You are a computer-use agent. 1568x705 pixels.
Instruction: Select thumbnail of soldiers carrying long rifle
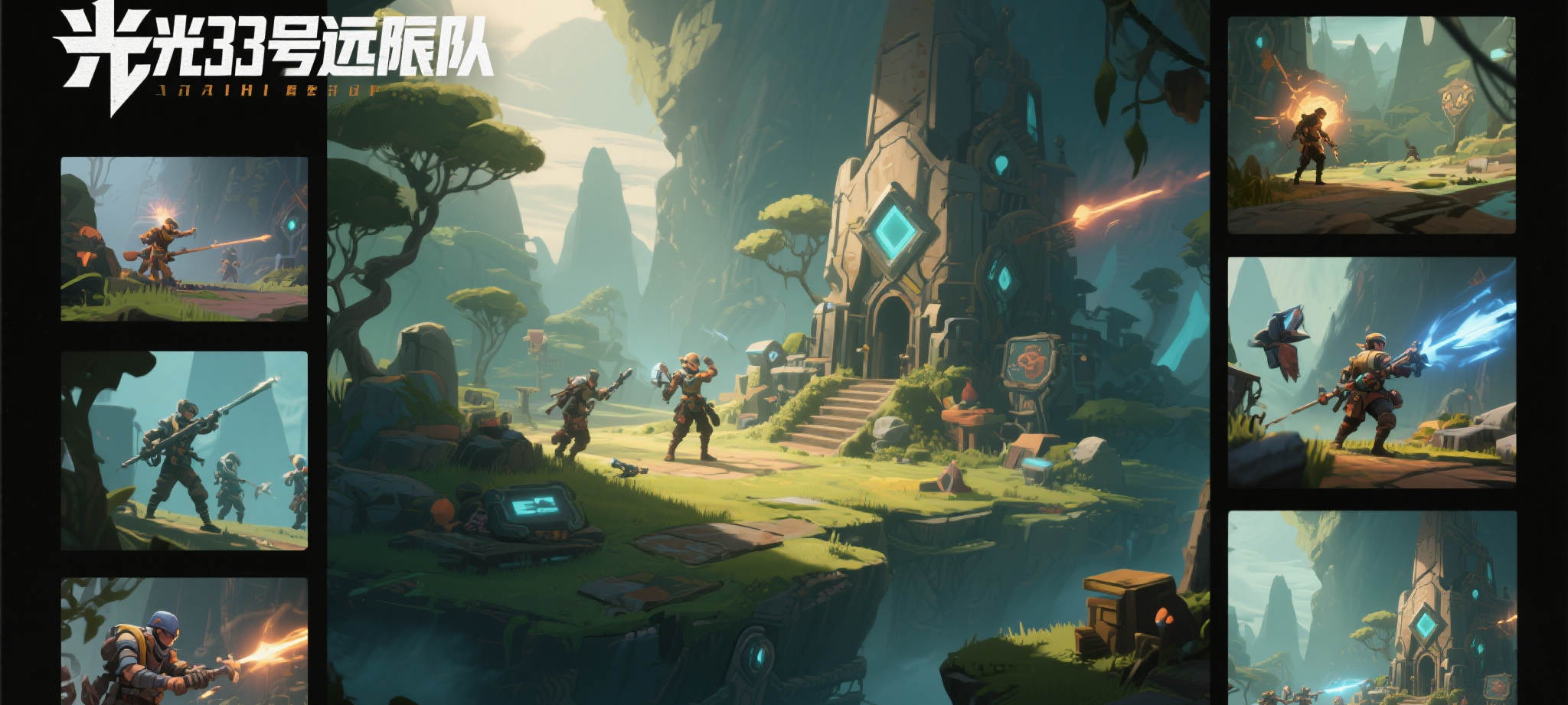184,450
